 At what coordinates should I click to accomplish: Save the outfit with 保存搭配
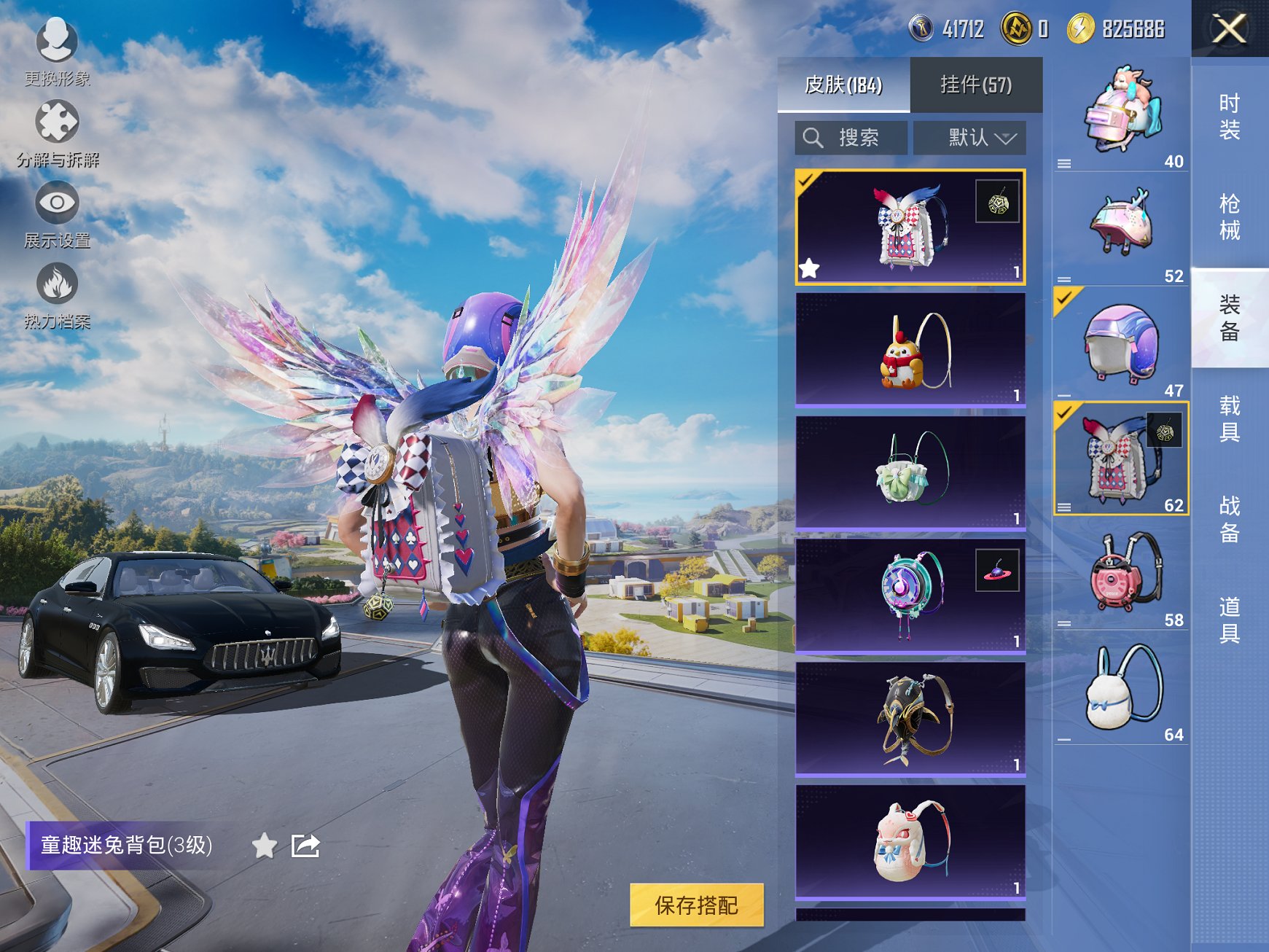696,905
